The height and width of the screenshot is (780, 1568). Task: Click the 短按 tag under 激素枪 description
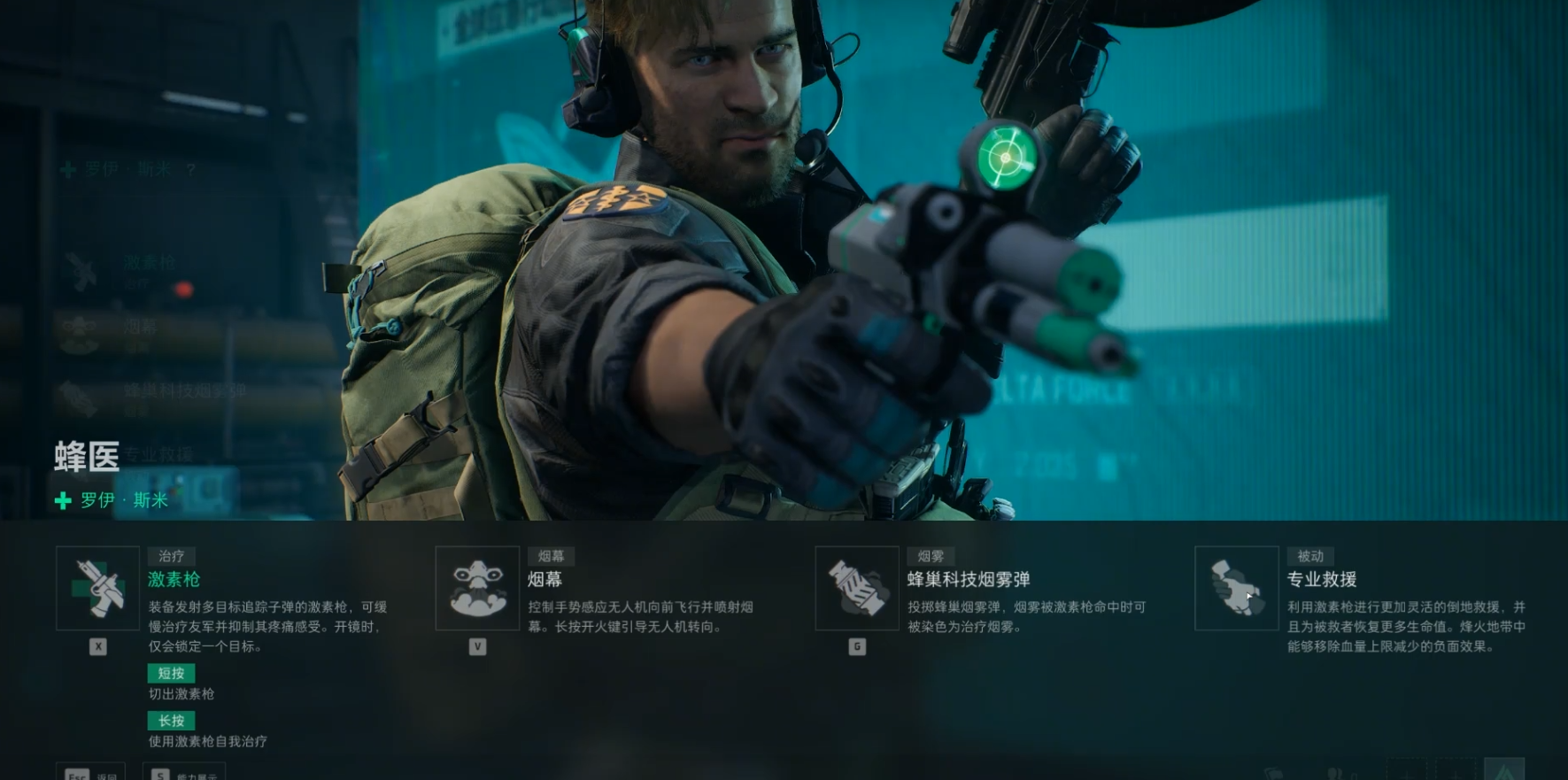(x=172, y=674)
